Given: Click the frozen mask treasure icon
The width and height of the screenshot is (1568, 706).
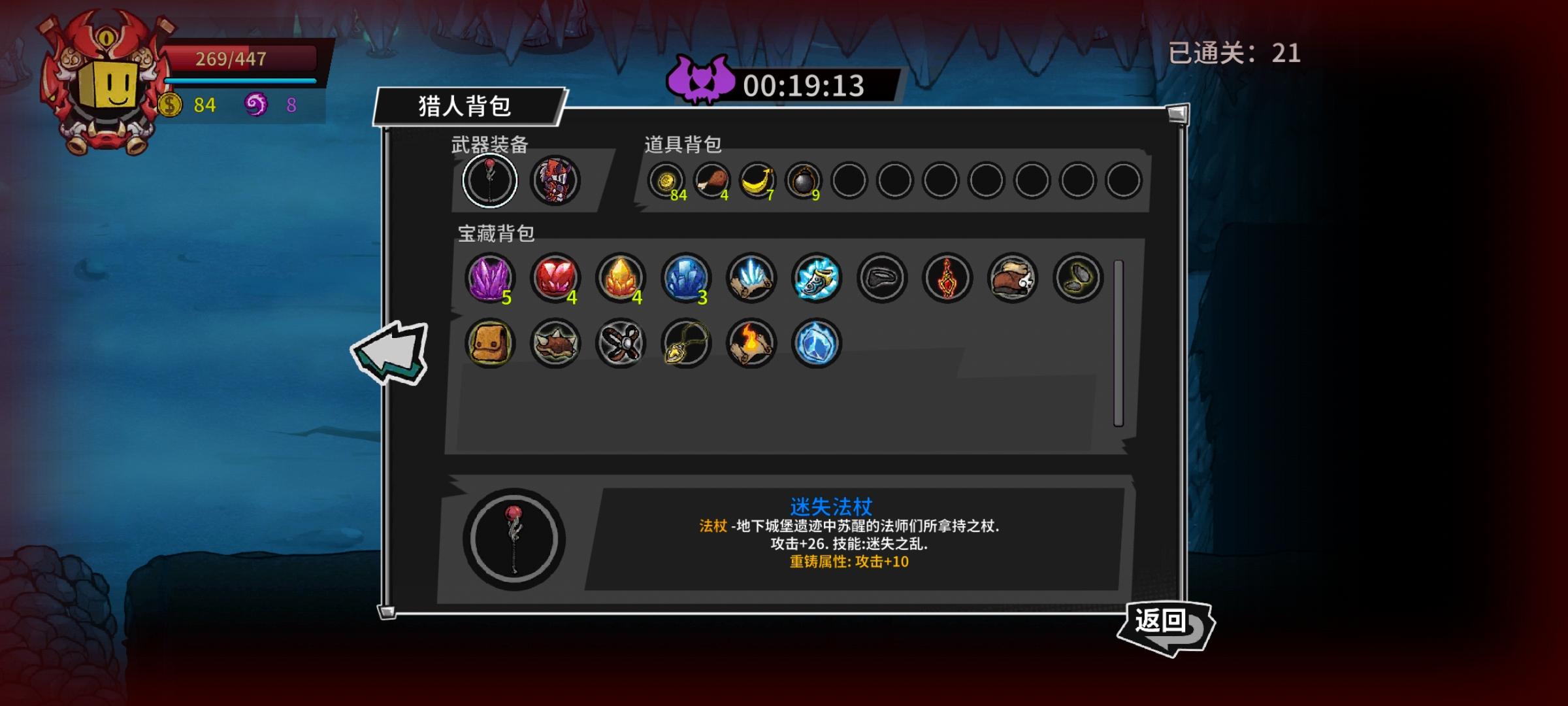Looking at the screenshot, I should [816, 277].
